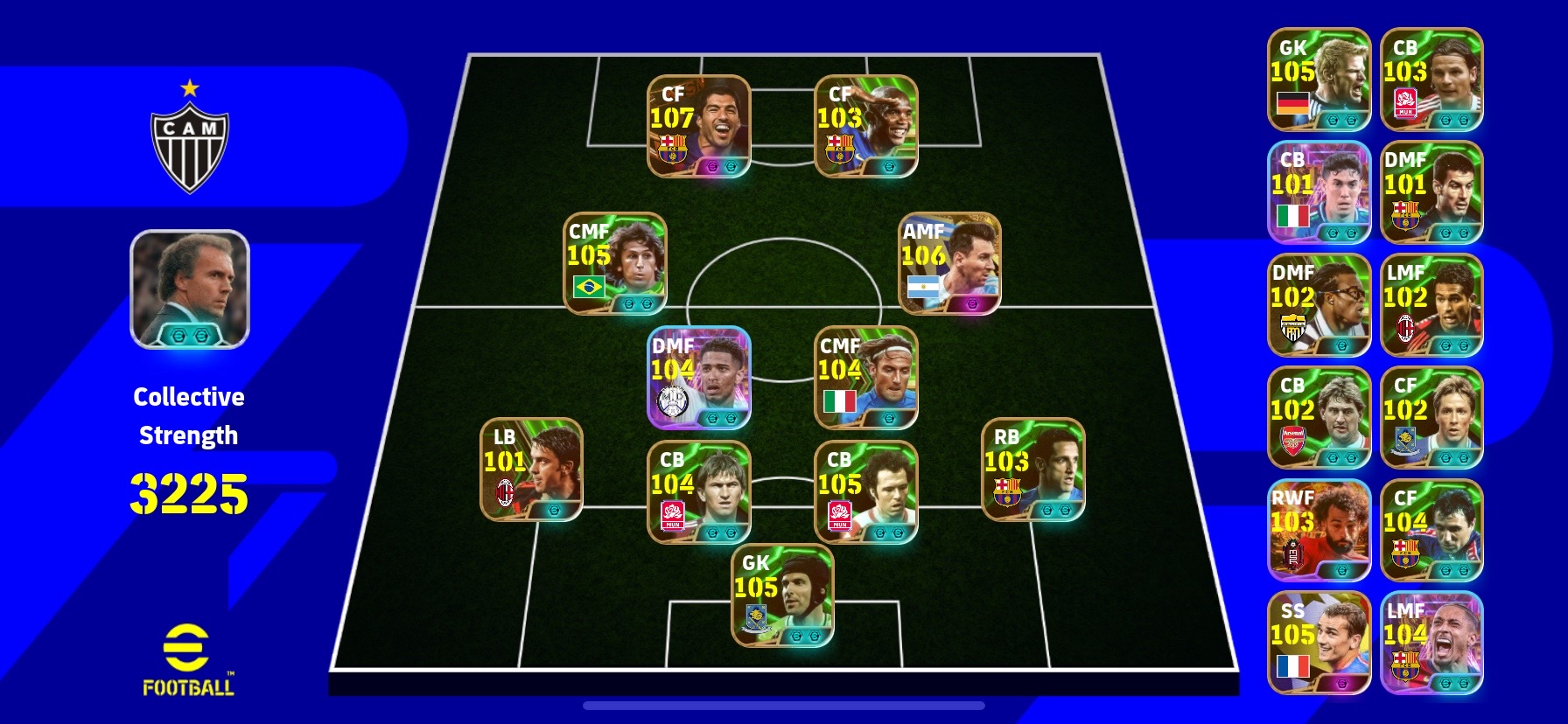Image resolution: width=1568 pixels, height=724 pixels.
Task: Select the DMF 104 midfielder on pitch
Action: pos(698,378)
